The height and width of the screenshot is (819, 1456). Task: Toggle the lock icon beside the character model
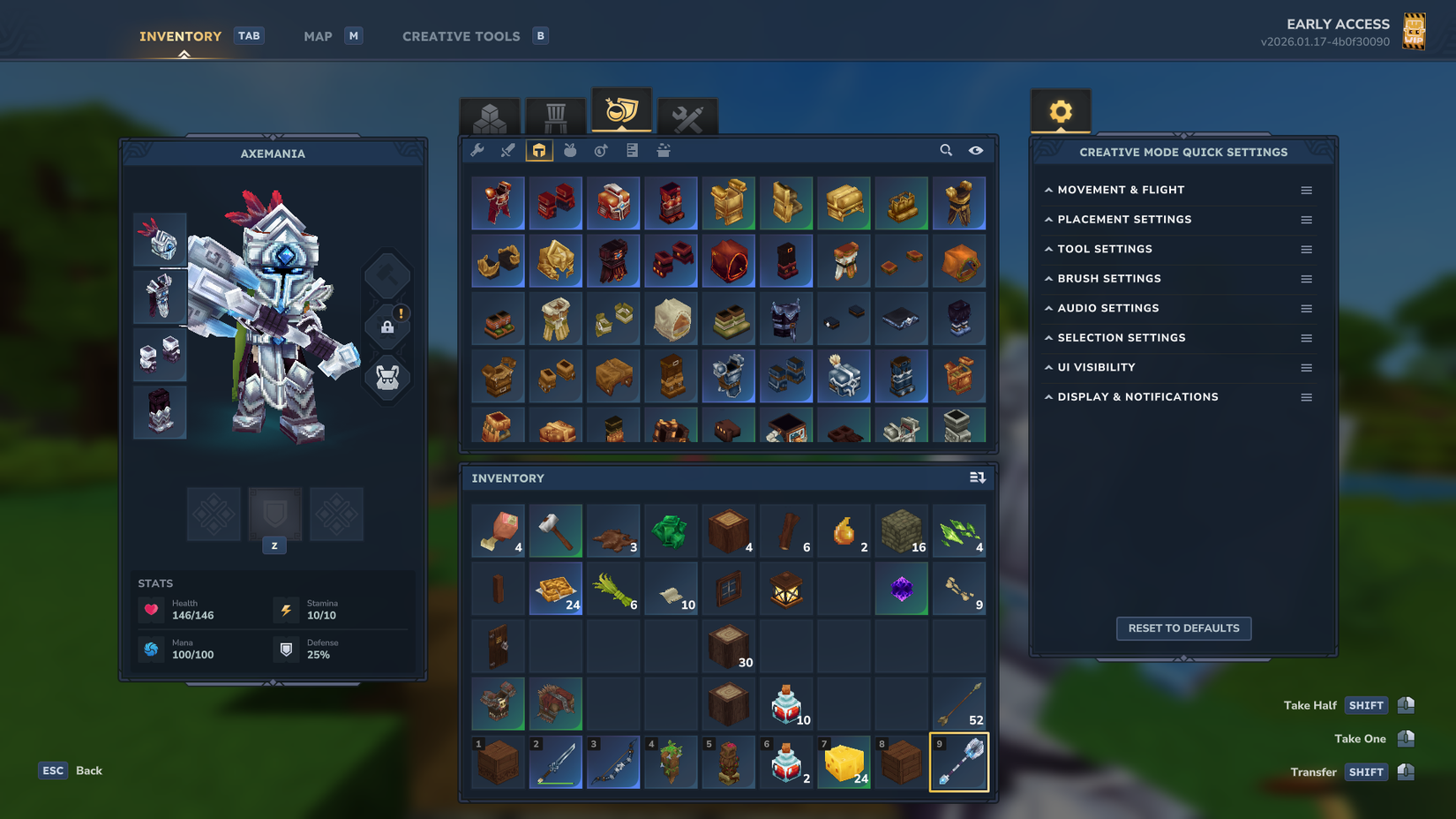coord(387,326)
